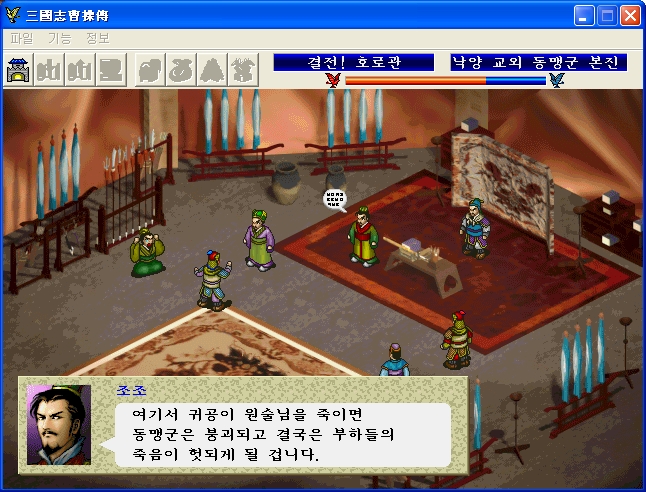646x492 pixels.
Task: Select the greyed money bag toolbar icon
Action: coord(181,70)
